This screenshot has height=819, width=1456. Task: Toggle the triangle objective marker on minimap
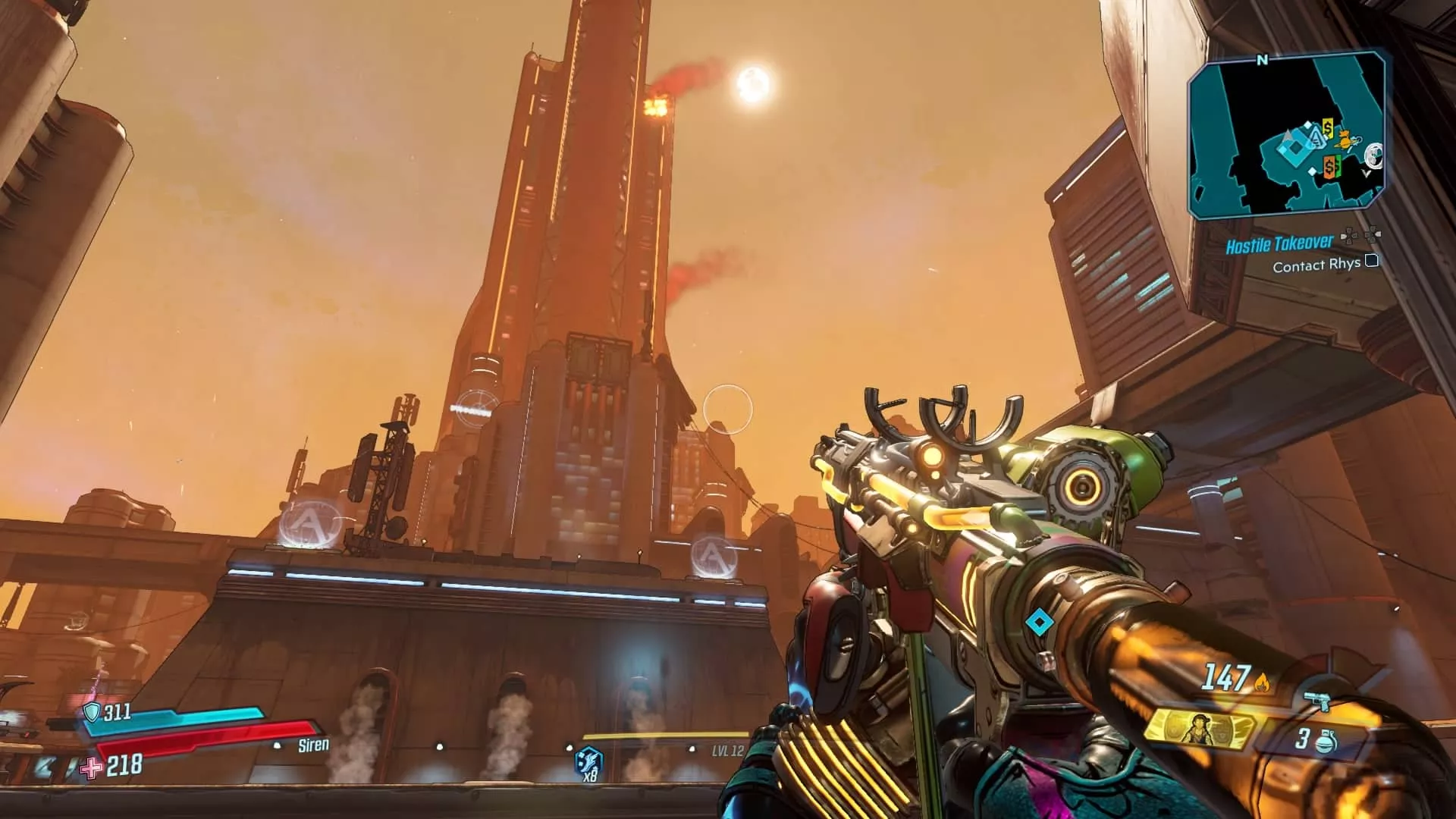[1317, 136]
